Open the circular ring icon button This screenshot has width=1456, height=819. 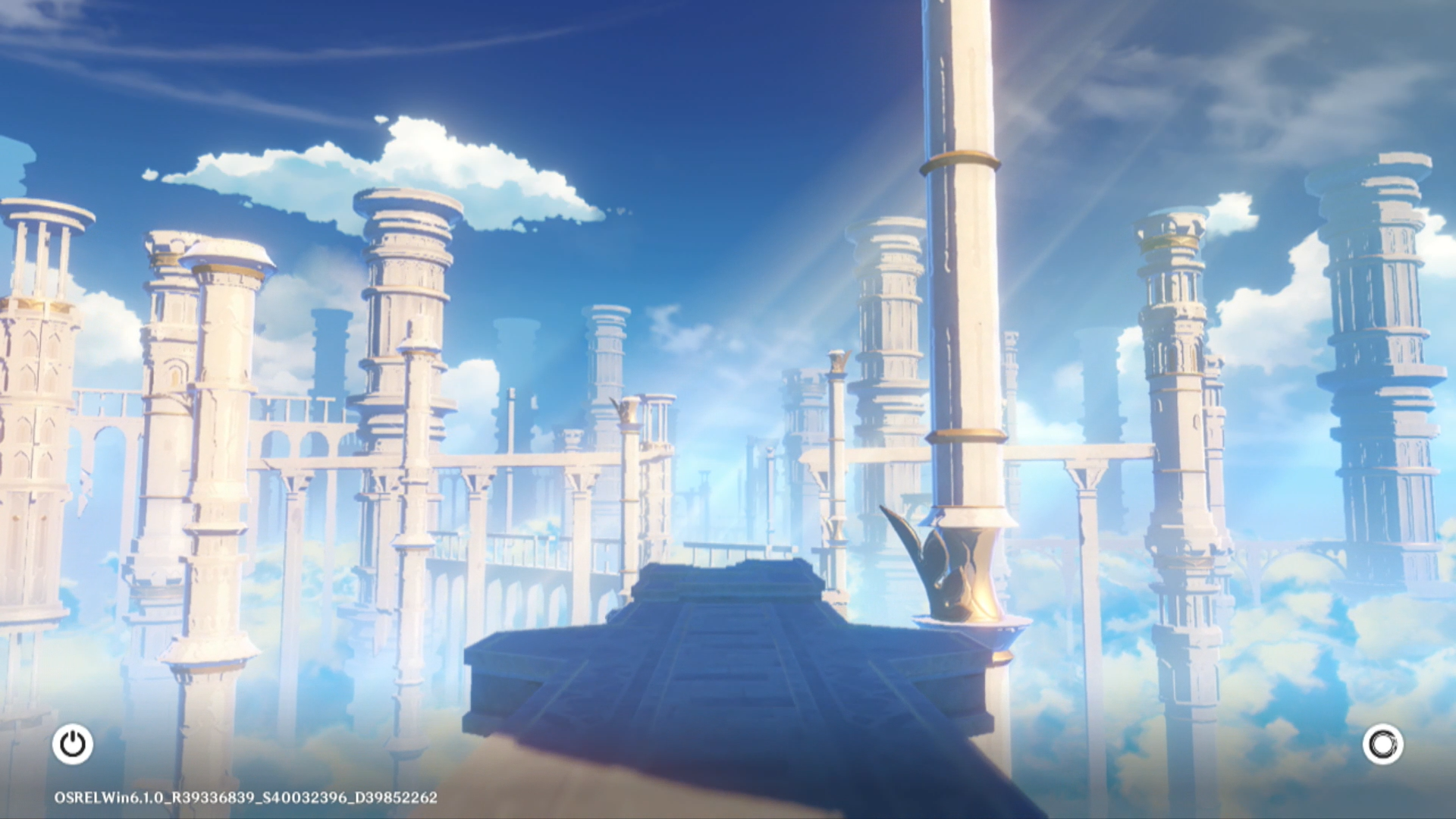(1382, 744)
